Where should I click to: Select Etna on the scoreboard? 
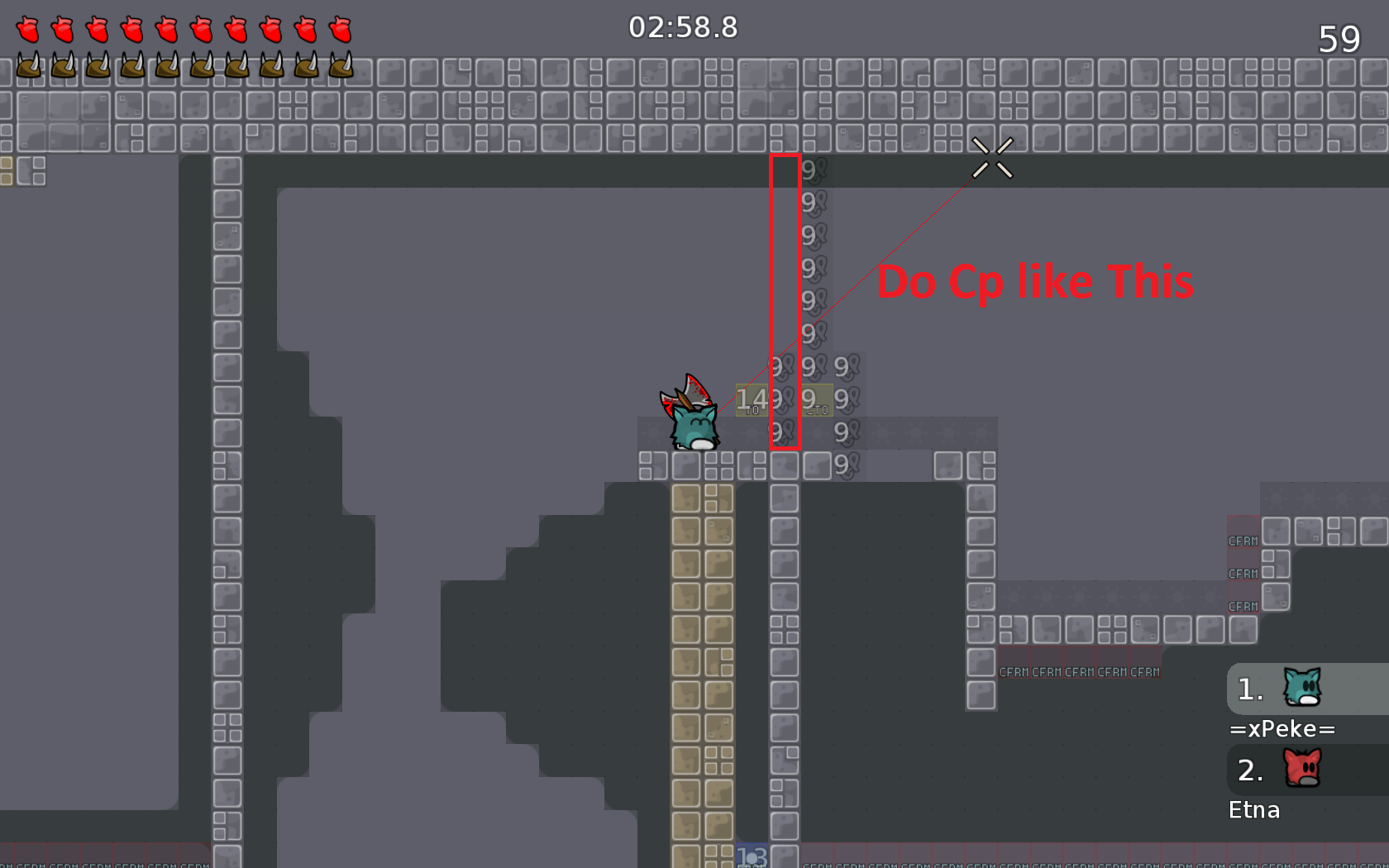(x=1253, y=809)
